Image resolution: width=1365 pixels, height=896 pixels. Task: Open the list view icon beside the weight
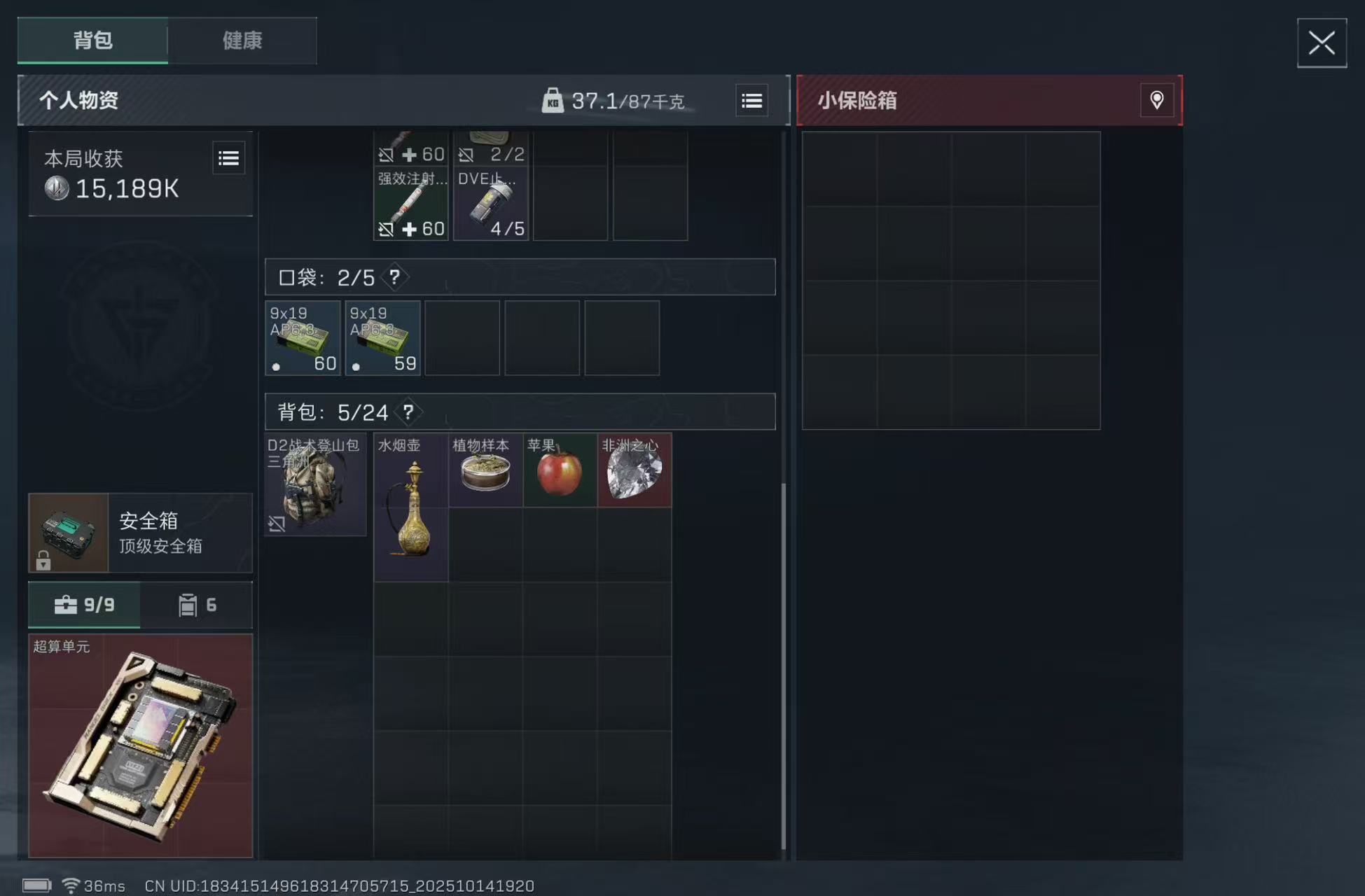click(751, 100)
